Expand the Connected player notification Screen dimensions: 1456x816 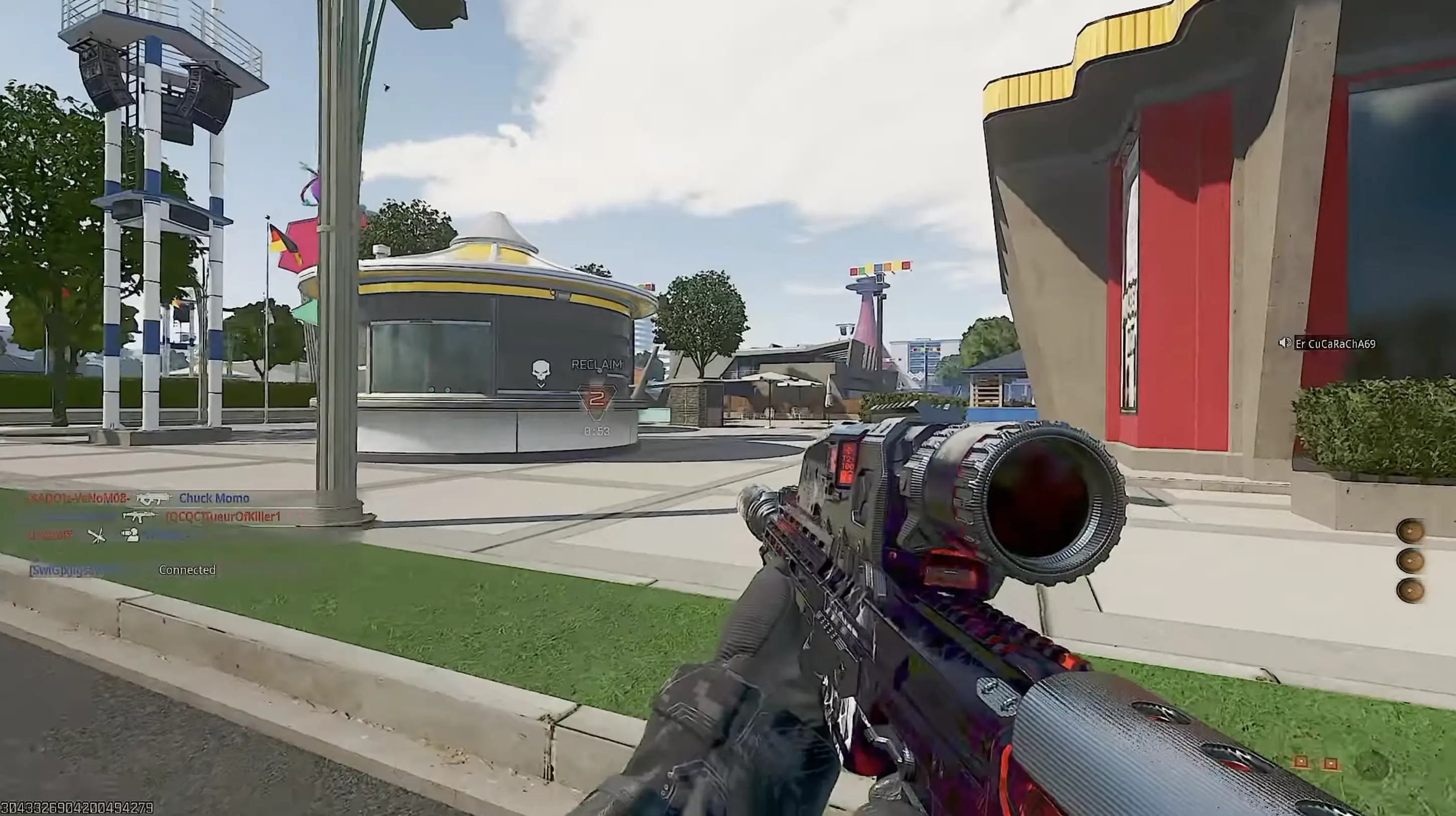click(x=188, y=570)
